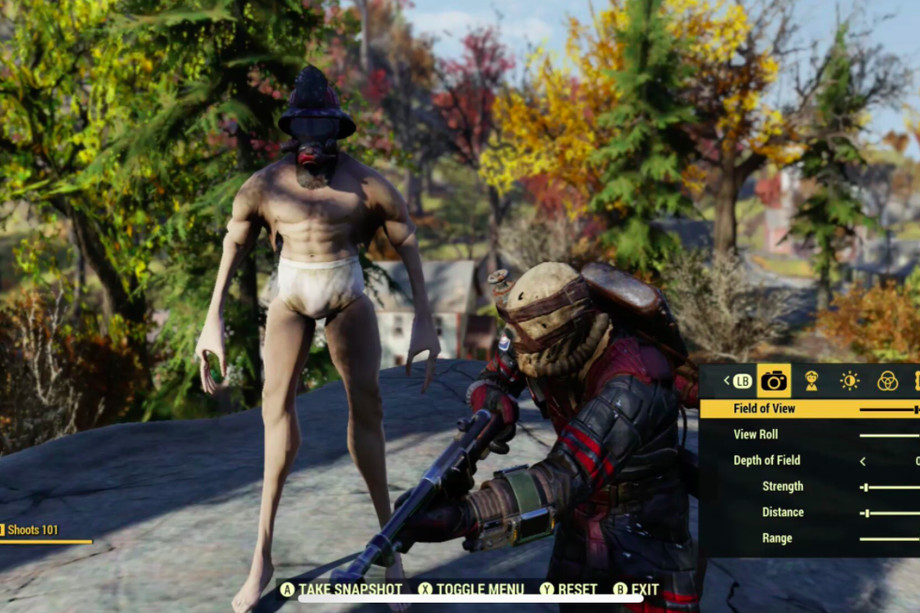Switch to the three-circle filters tab

point(887,381)
